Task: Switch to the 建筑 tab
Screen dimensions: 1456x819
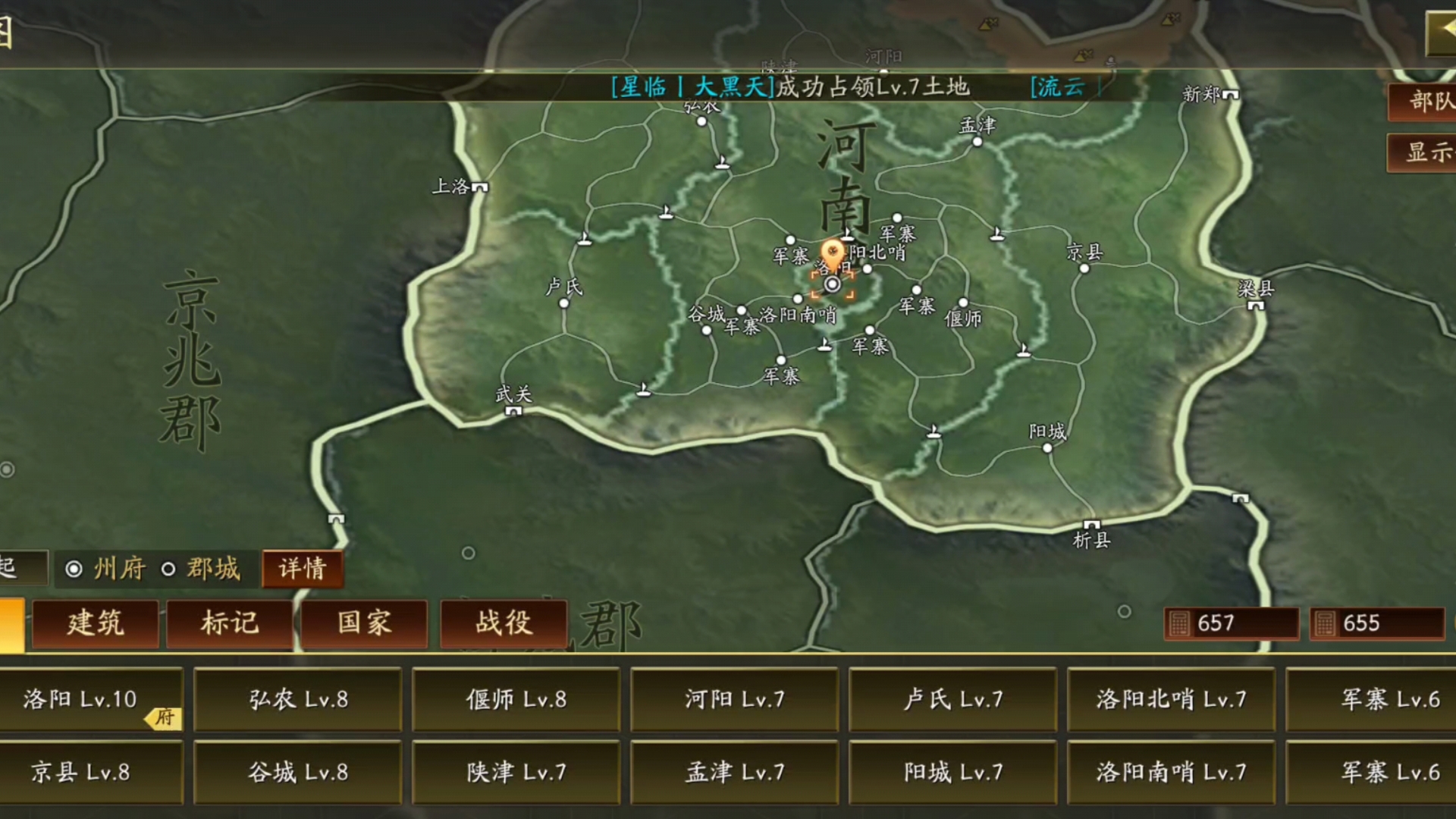Action: [96, 623]
